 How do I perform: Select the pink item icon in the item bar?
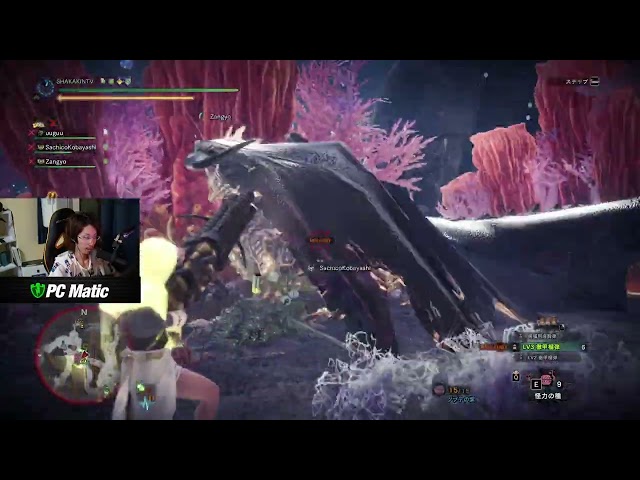[547, 380]
